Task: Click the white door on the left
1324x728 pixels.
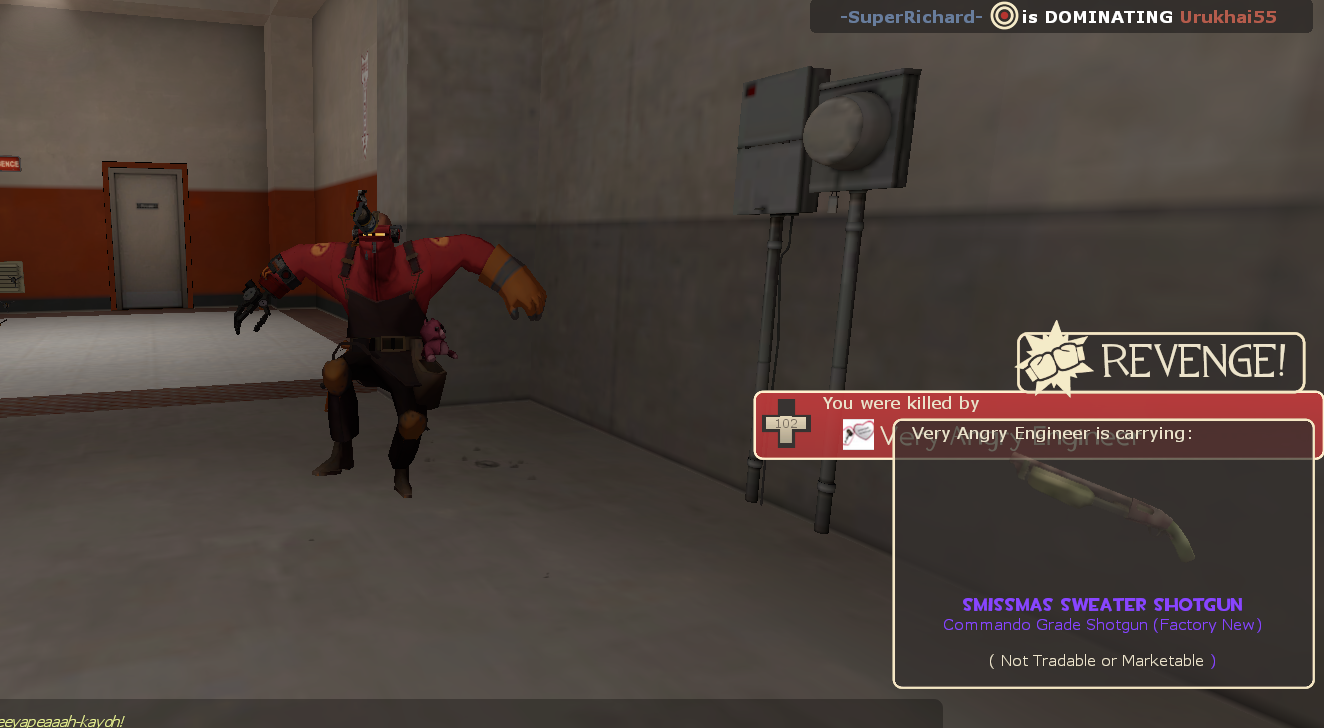Action: [x=147, y=235]
